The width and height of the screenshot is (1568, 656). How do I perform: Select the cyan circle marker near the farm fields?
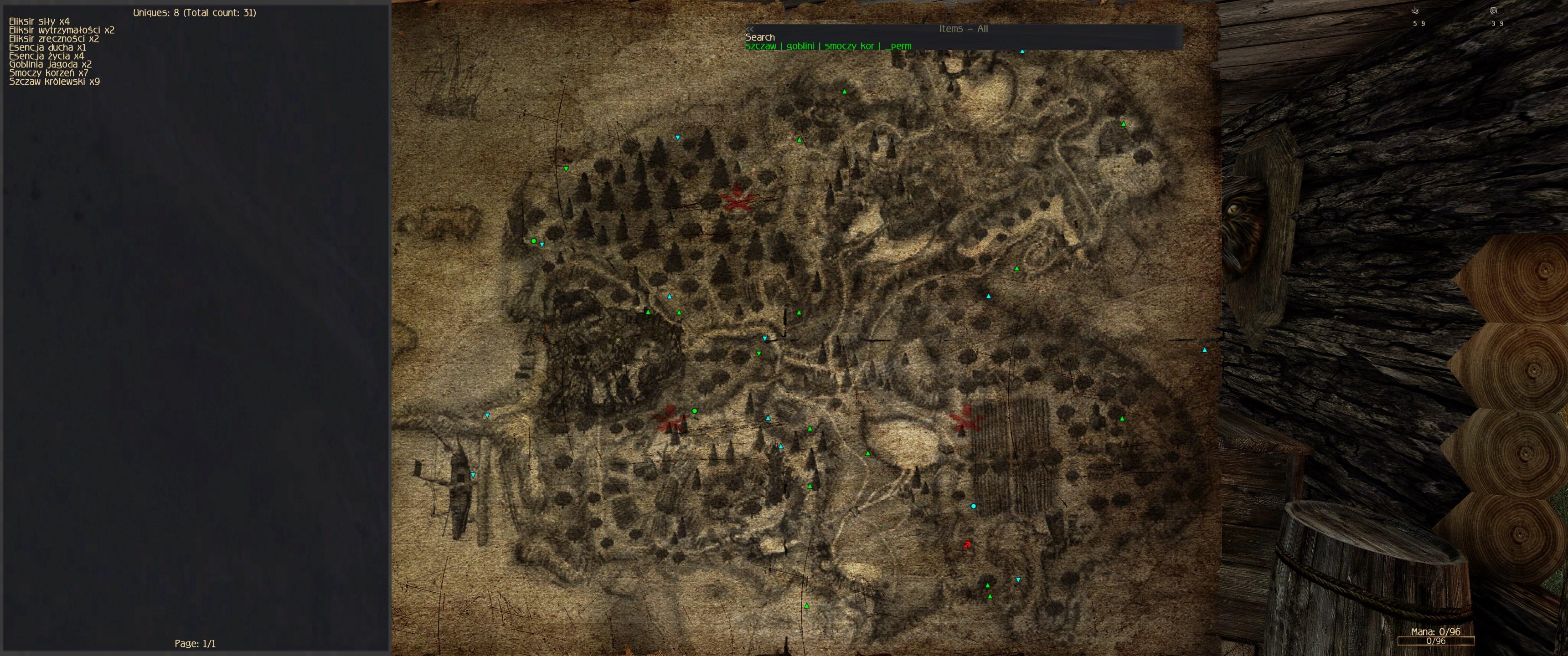(x=973, y=506)
